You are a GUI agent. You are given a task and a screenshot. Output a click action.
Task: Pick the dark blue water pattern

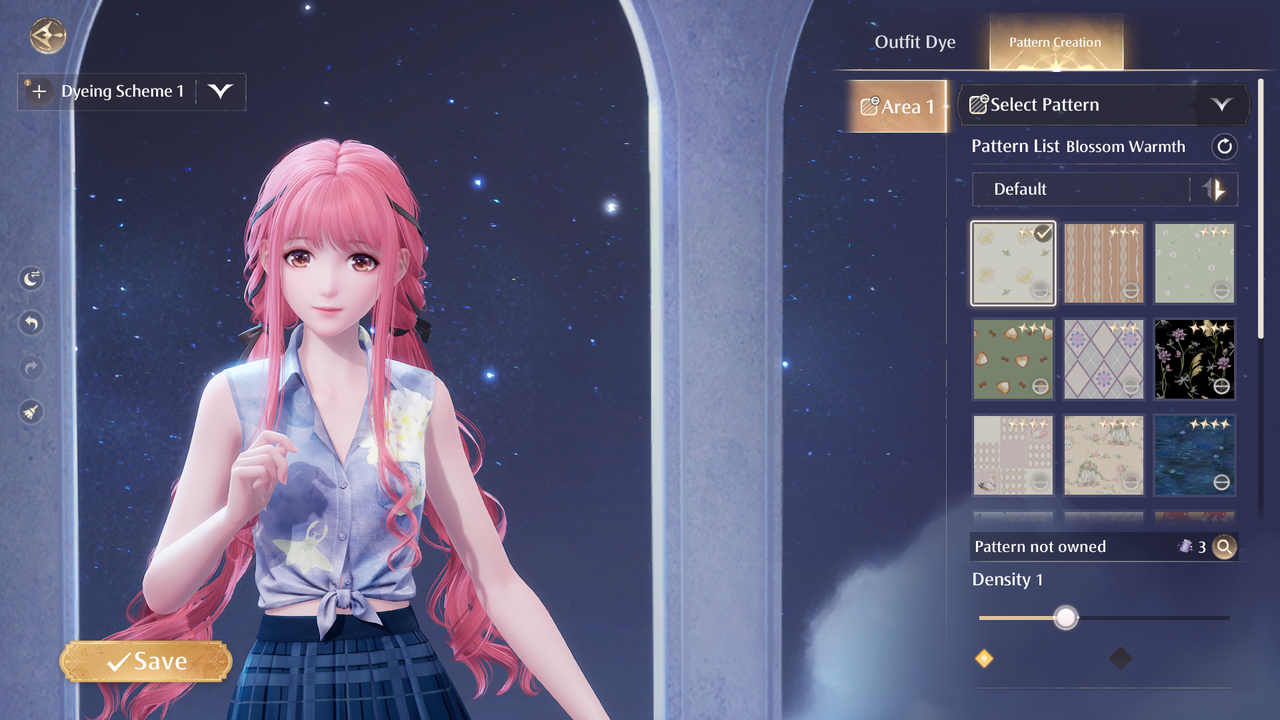1194,455
